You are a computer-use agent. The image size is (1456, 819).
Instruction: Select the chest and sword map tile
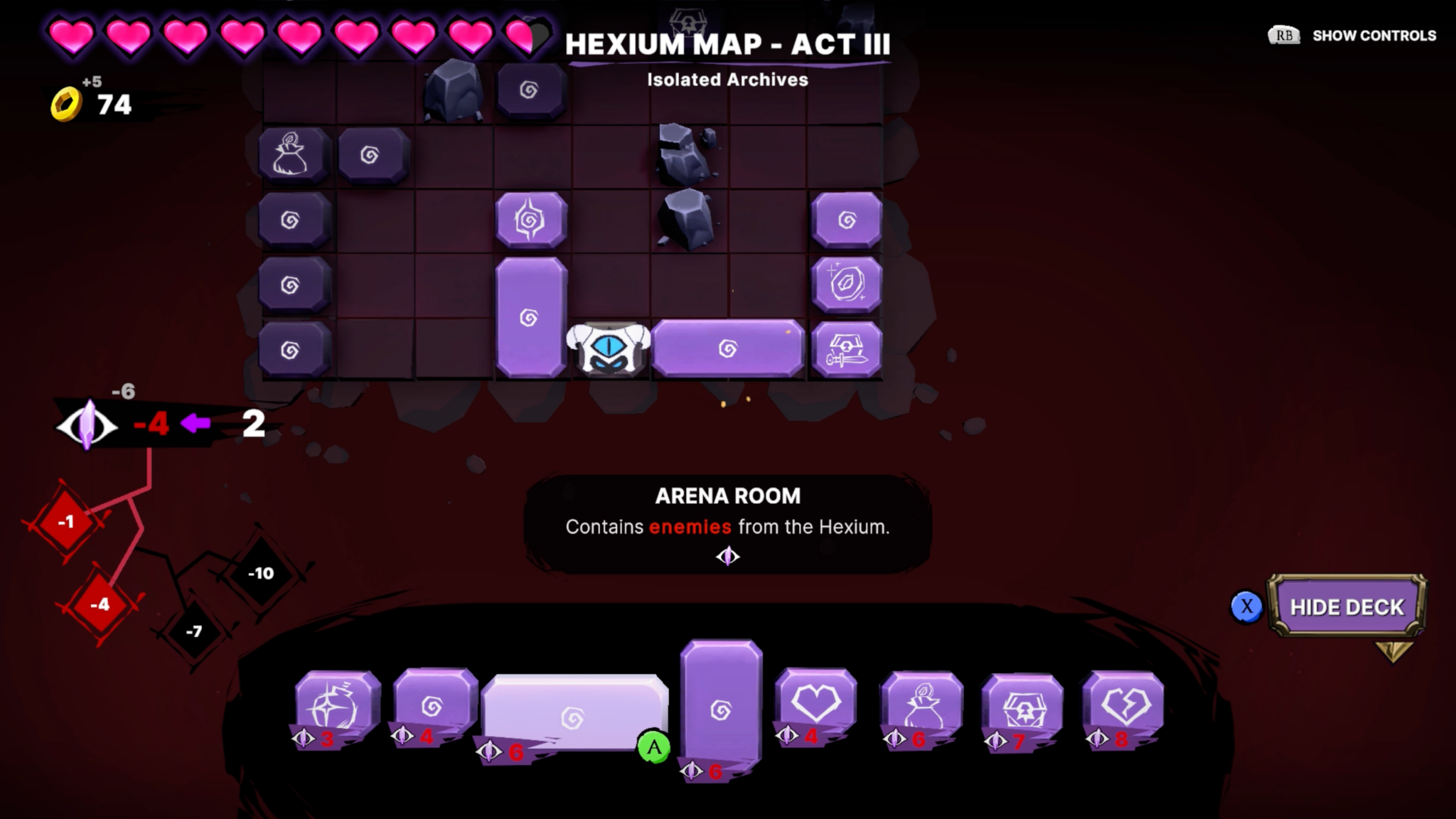coord(846,350)
